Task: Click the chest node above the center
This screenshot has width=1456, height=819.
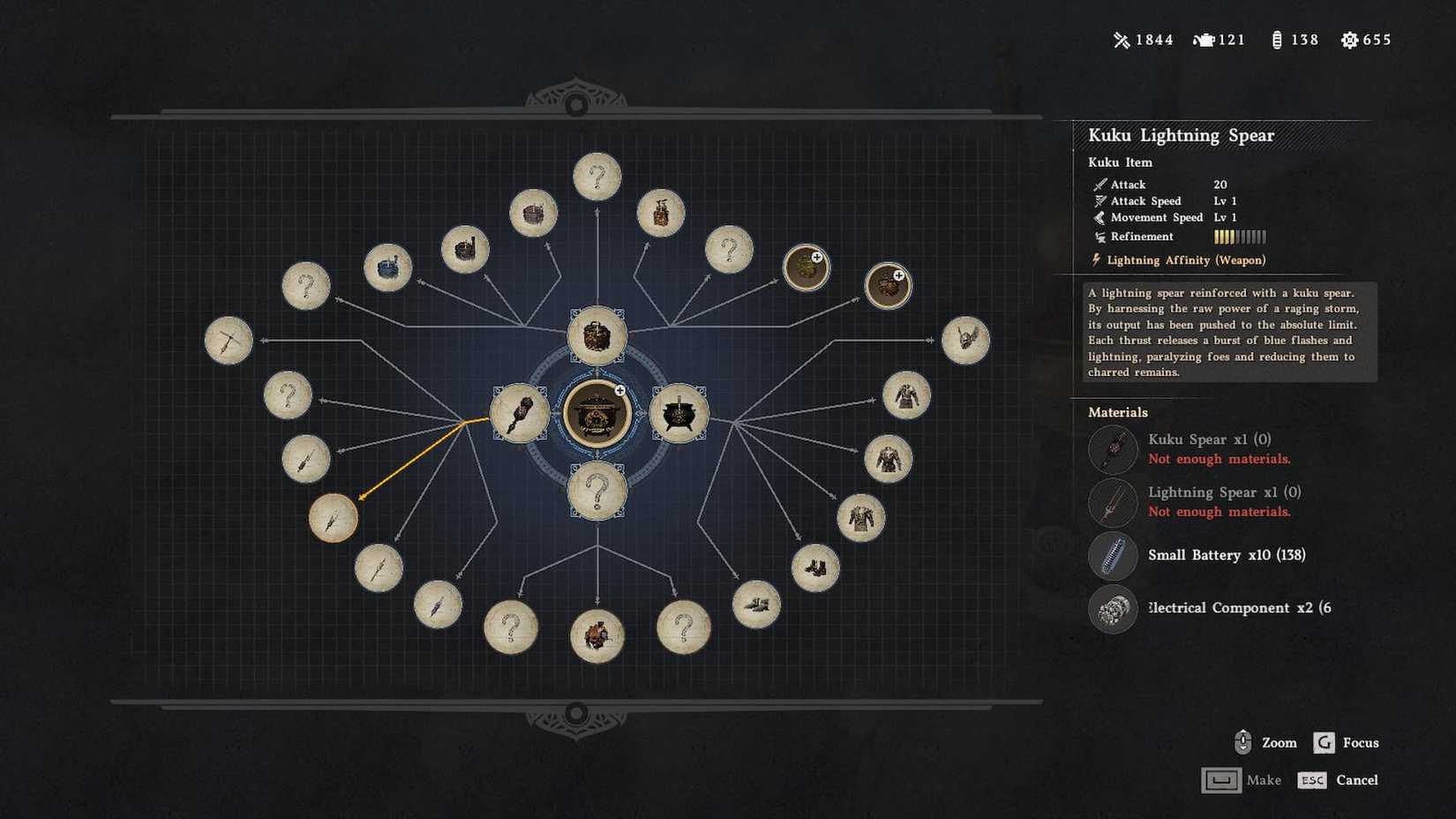Action: [597, 337]
